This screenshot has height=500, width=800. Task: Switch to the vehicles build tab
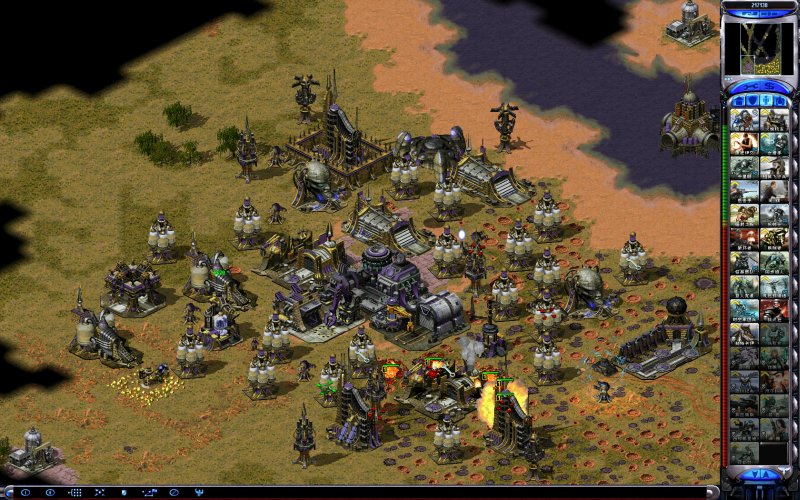pos(780,100)
